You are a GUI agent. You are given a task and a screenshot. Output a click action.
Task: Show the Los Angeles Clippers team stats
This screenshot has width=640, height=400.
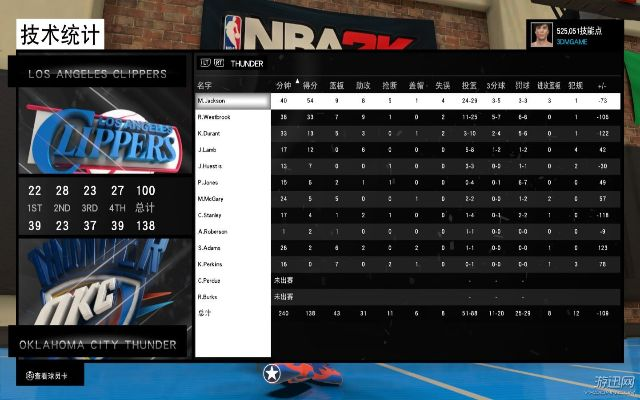pos(95,74)
